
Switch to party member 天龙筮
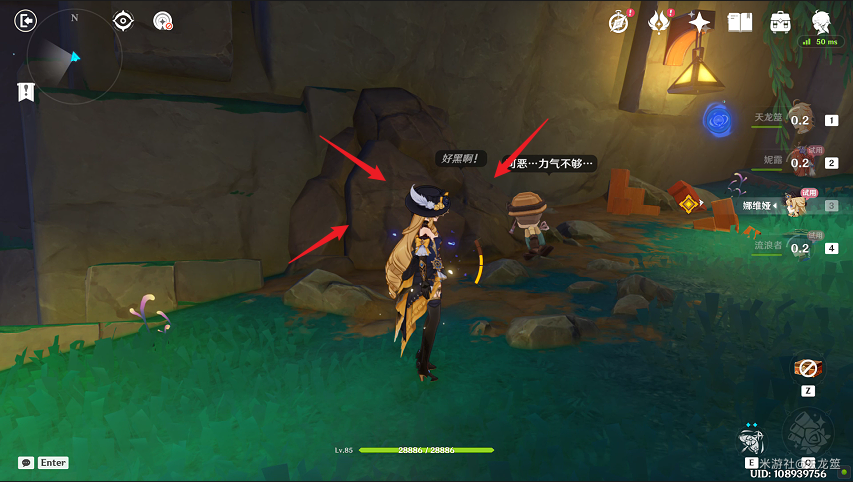[x=800, y=120]
